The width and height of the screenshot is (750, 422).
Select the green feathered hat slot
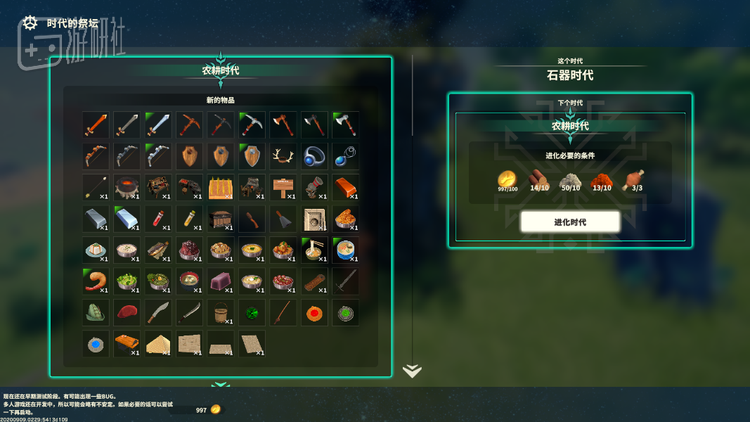95,312
